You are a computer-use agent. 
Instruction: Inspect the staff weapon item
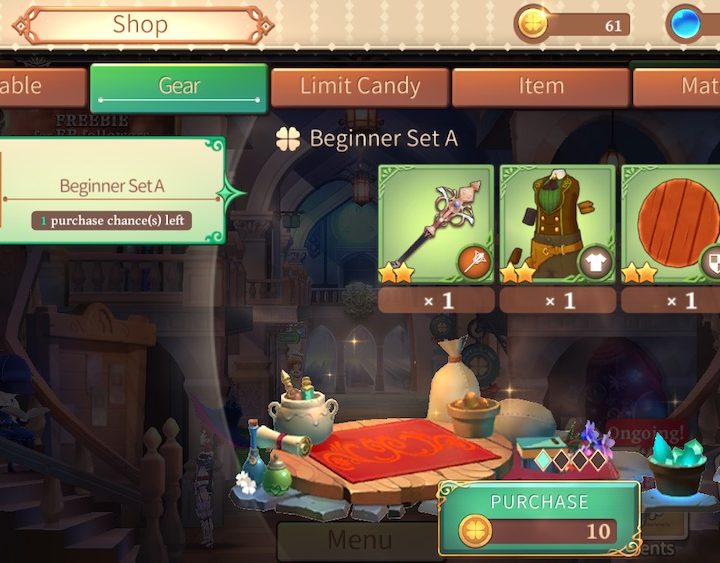(436, 225)
